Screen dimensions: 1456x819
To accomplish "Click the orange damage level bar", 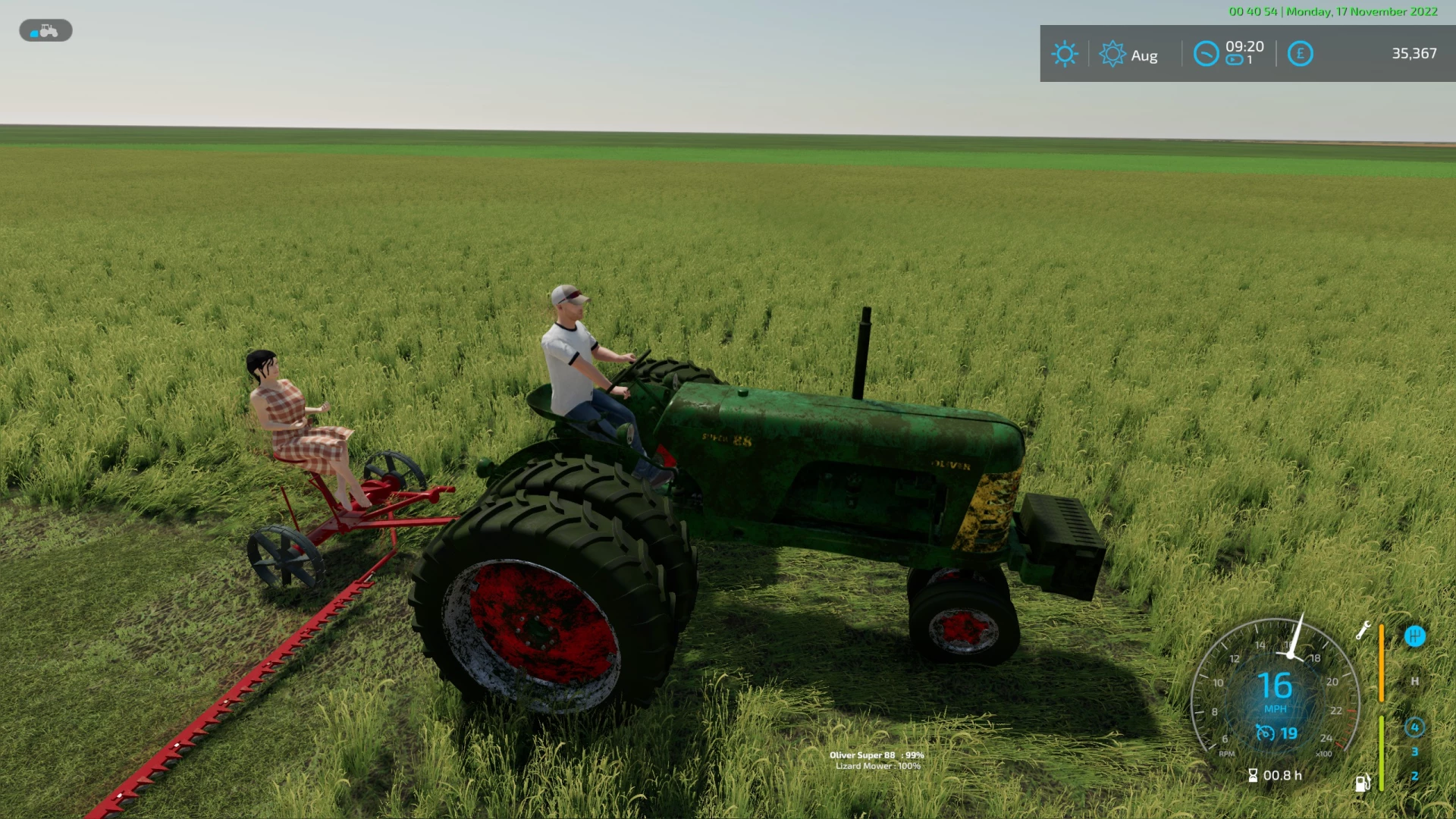I will coord(1382,664).
